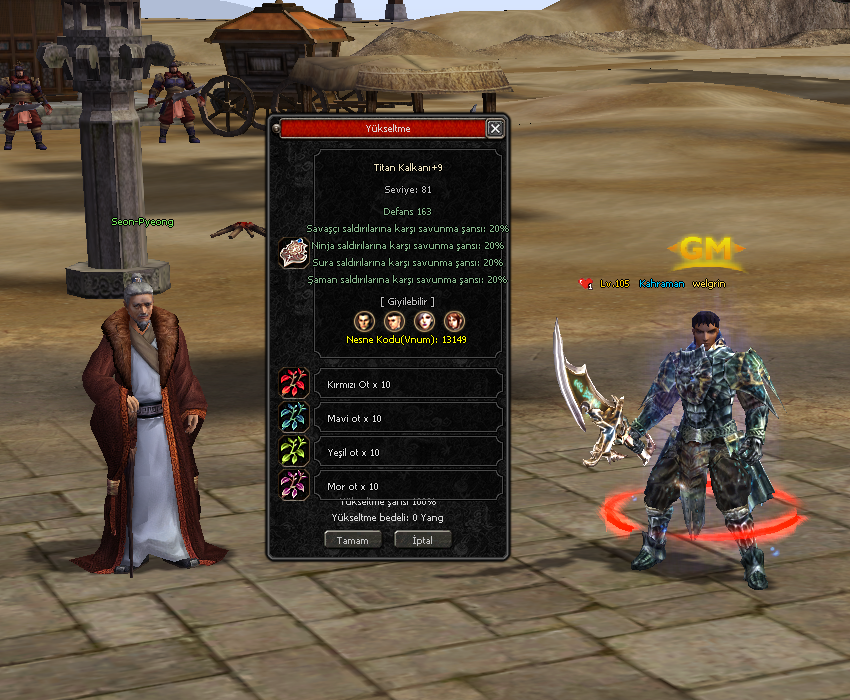Click the Mor ot purple herb icon
Screen dimensions: 850x700
tap(294, 486)
